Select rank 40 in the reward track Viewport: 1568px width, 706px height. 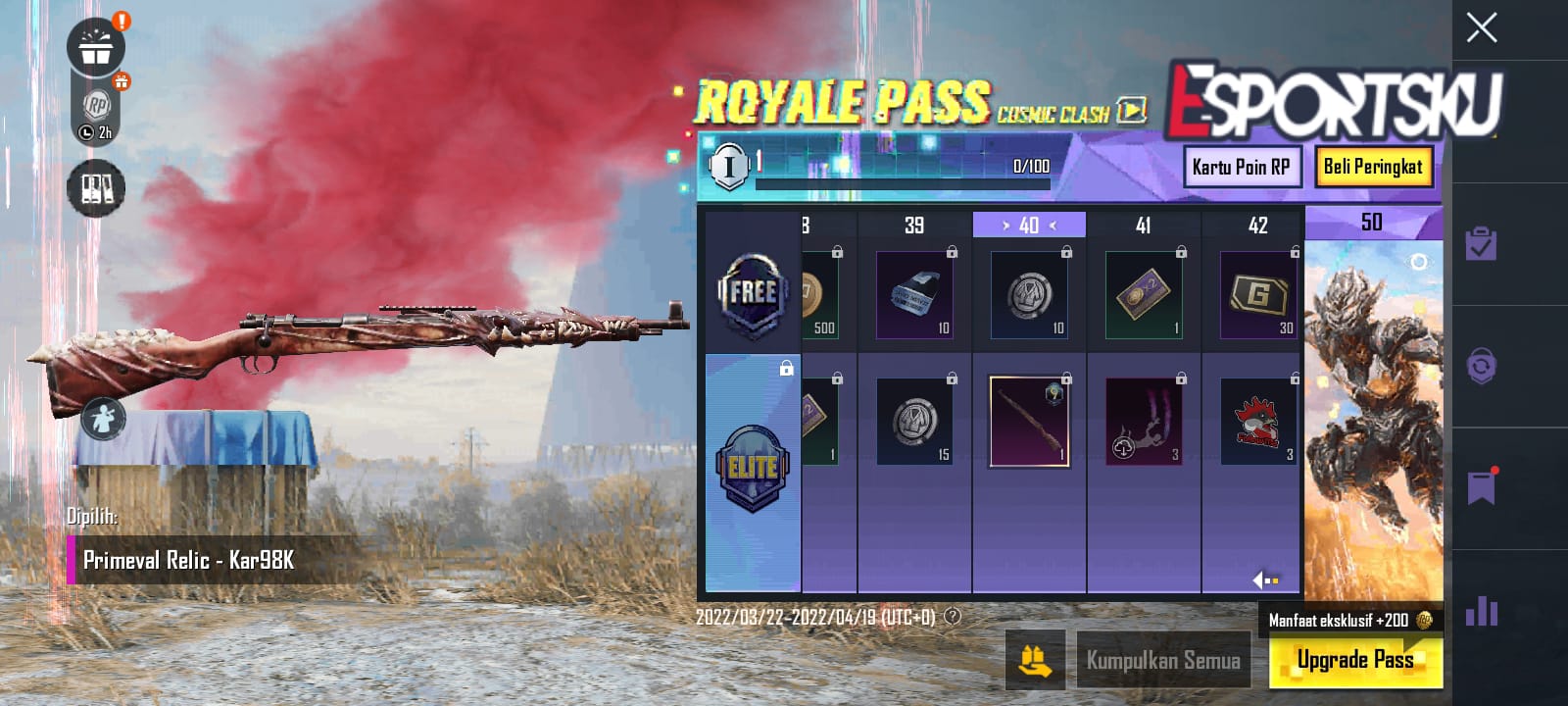1028,224
